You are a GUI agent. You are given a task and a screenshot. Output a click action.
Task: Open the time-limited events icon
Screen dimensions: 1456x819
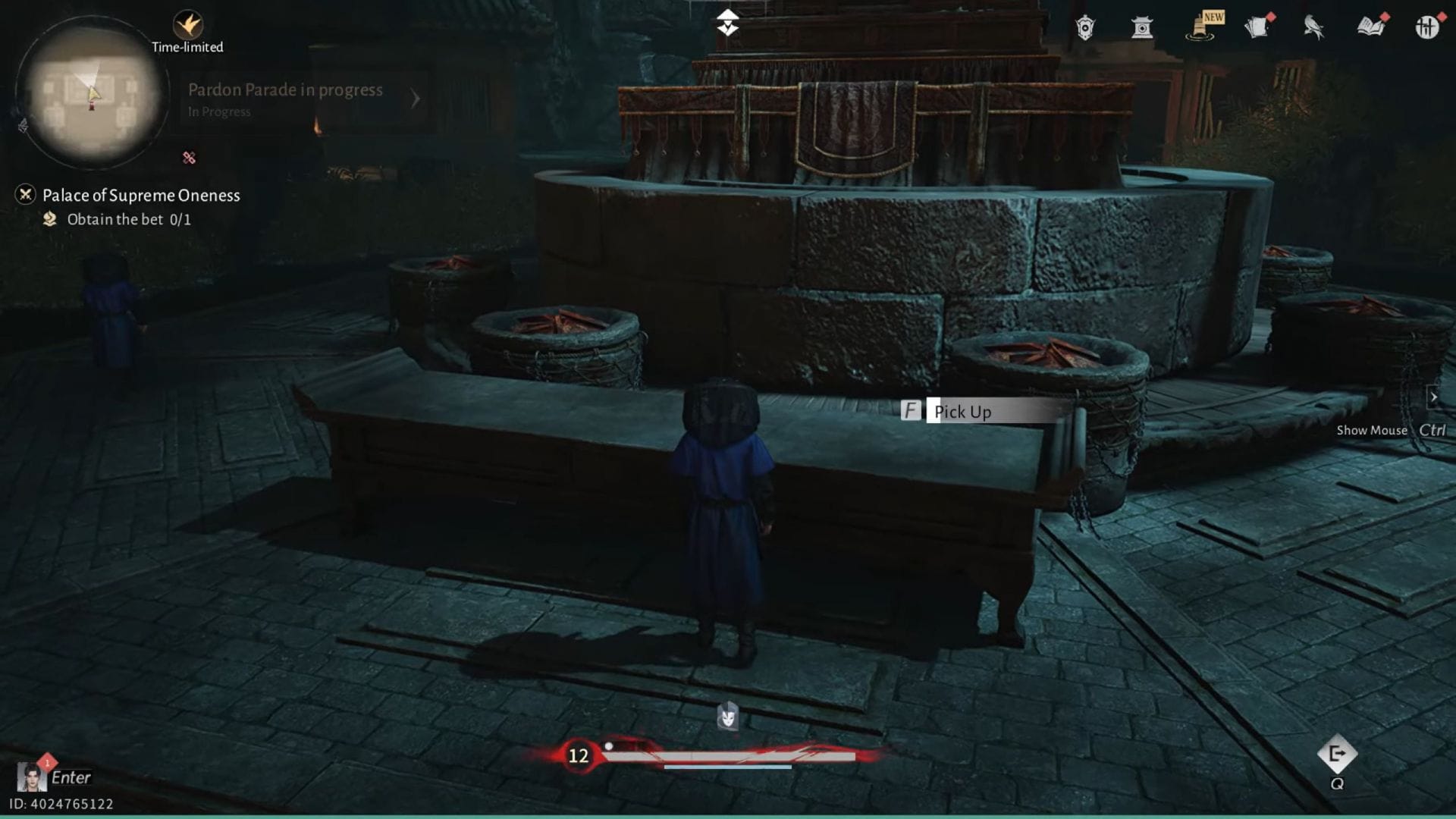pos(187,23)
